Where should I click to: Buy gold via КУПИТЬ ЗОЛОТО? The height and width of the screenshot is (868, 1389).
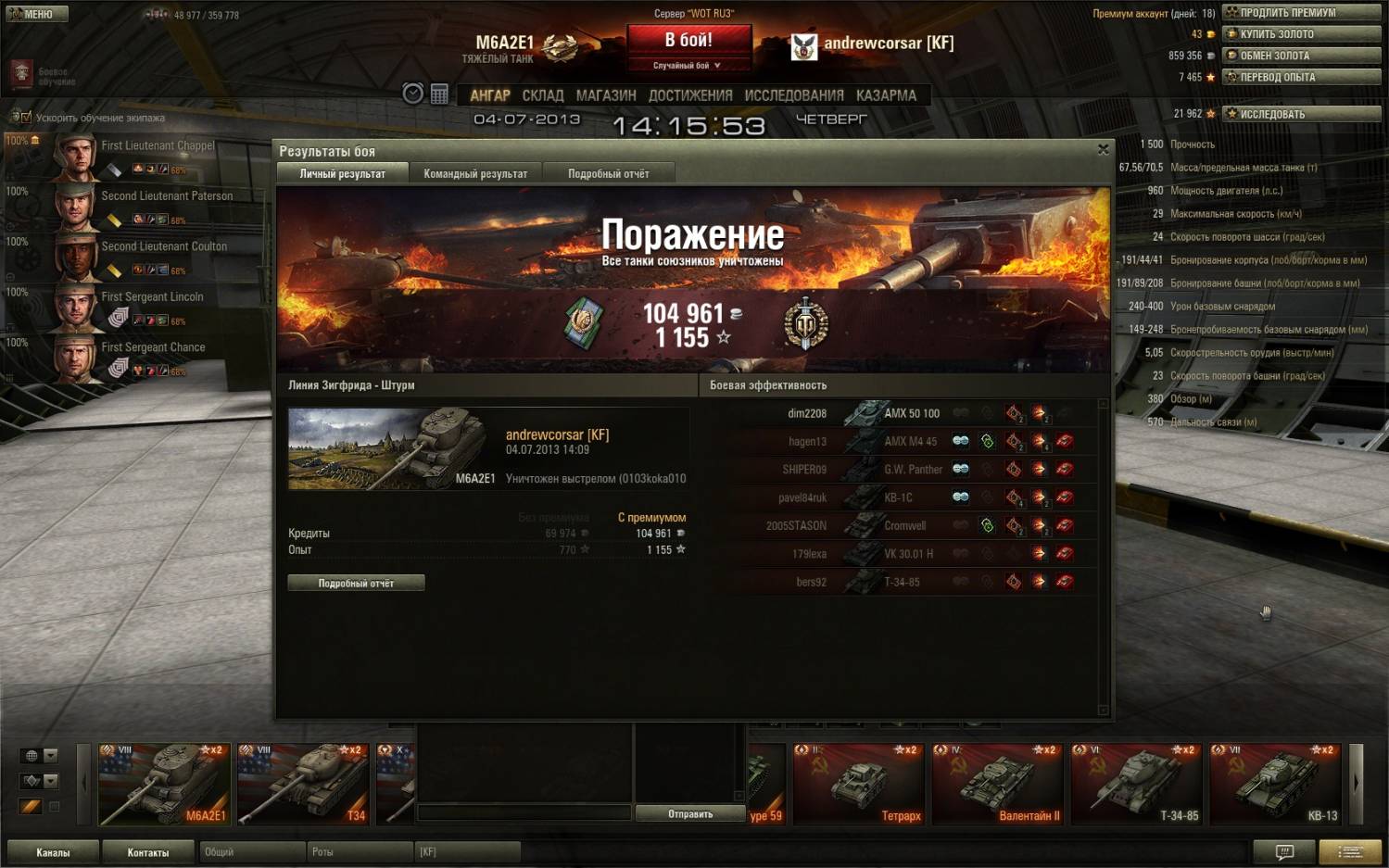coord(1301,34)
